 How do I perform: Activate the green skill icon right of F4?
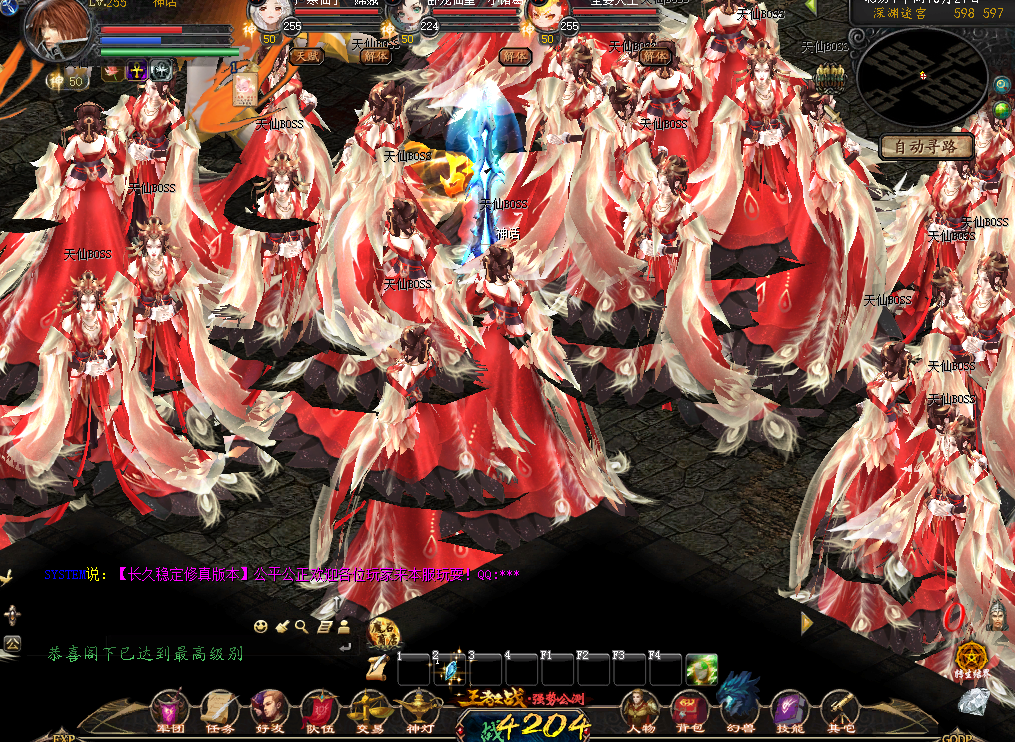coord(702,669)
